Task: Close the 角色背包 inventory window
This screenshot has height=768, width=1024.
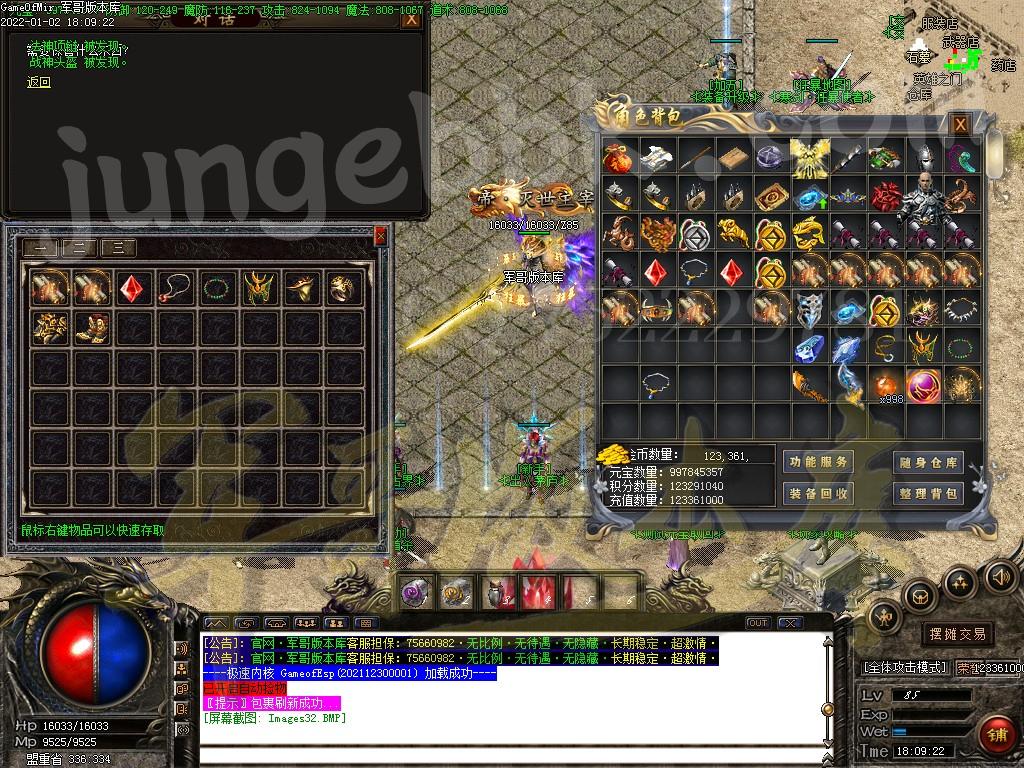Action: 960,124
